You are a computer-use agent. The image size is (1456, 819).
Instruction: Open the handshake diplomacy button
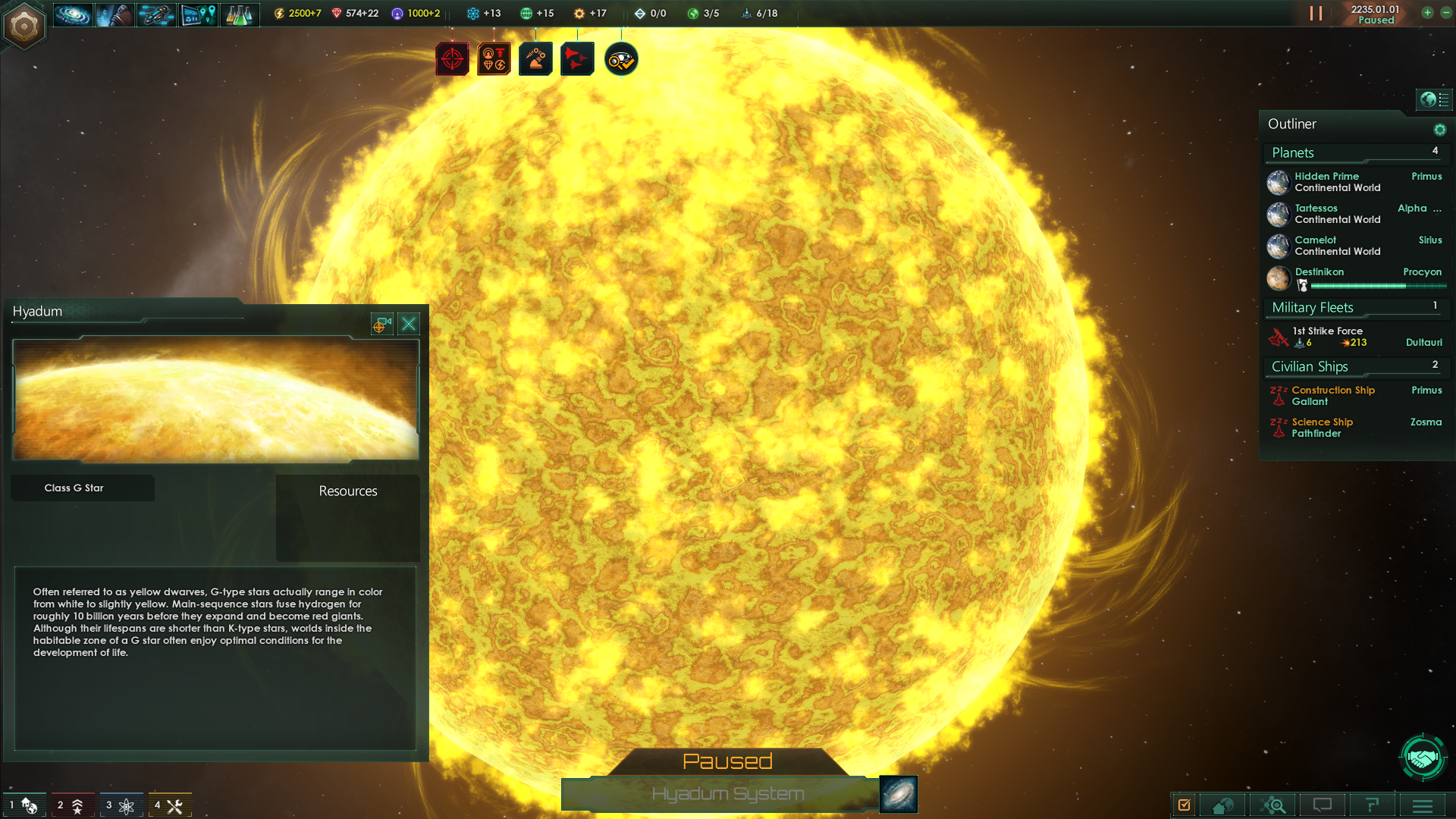1423,757
